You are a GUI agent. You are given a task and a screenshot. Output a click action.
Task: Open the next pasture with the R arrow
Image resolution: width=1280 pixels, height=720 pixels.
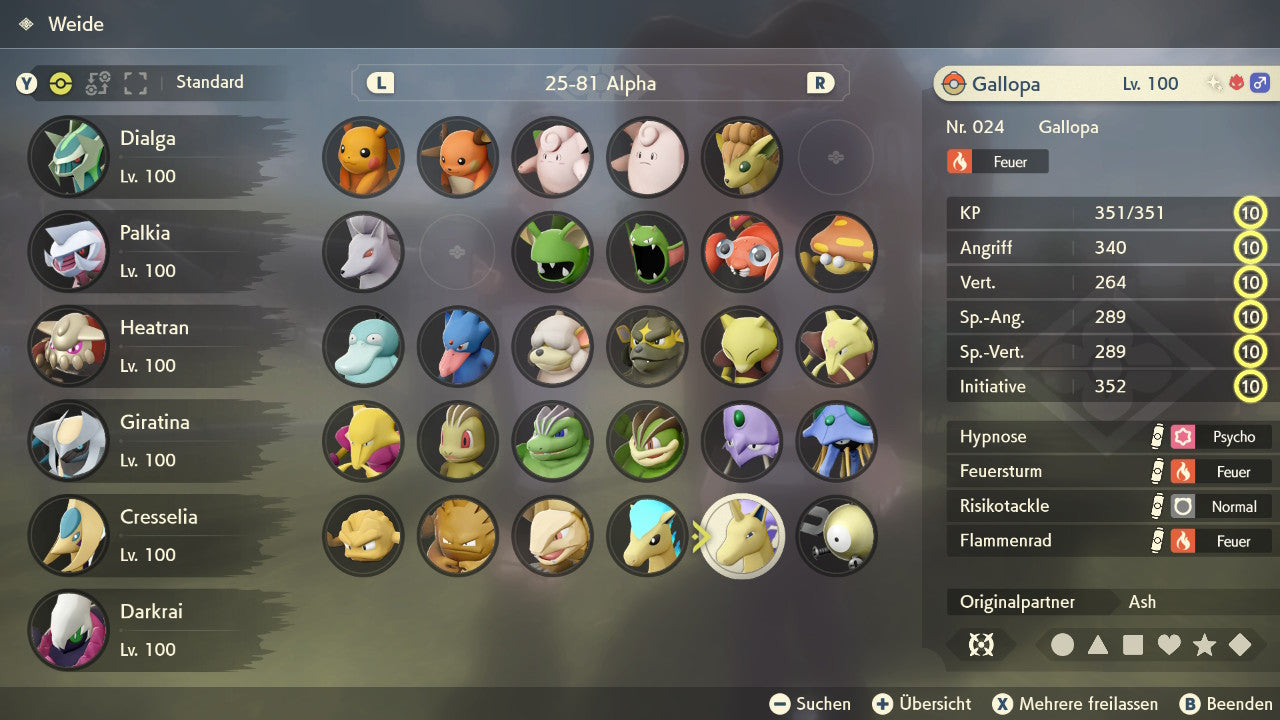820,83
